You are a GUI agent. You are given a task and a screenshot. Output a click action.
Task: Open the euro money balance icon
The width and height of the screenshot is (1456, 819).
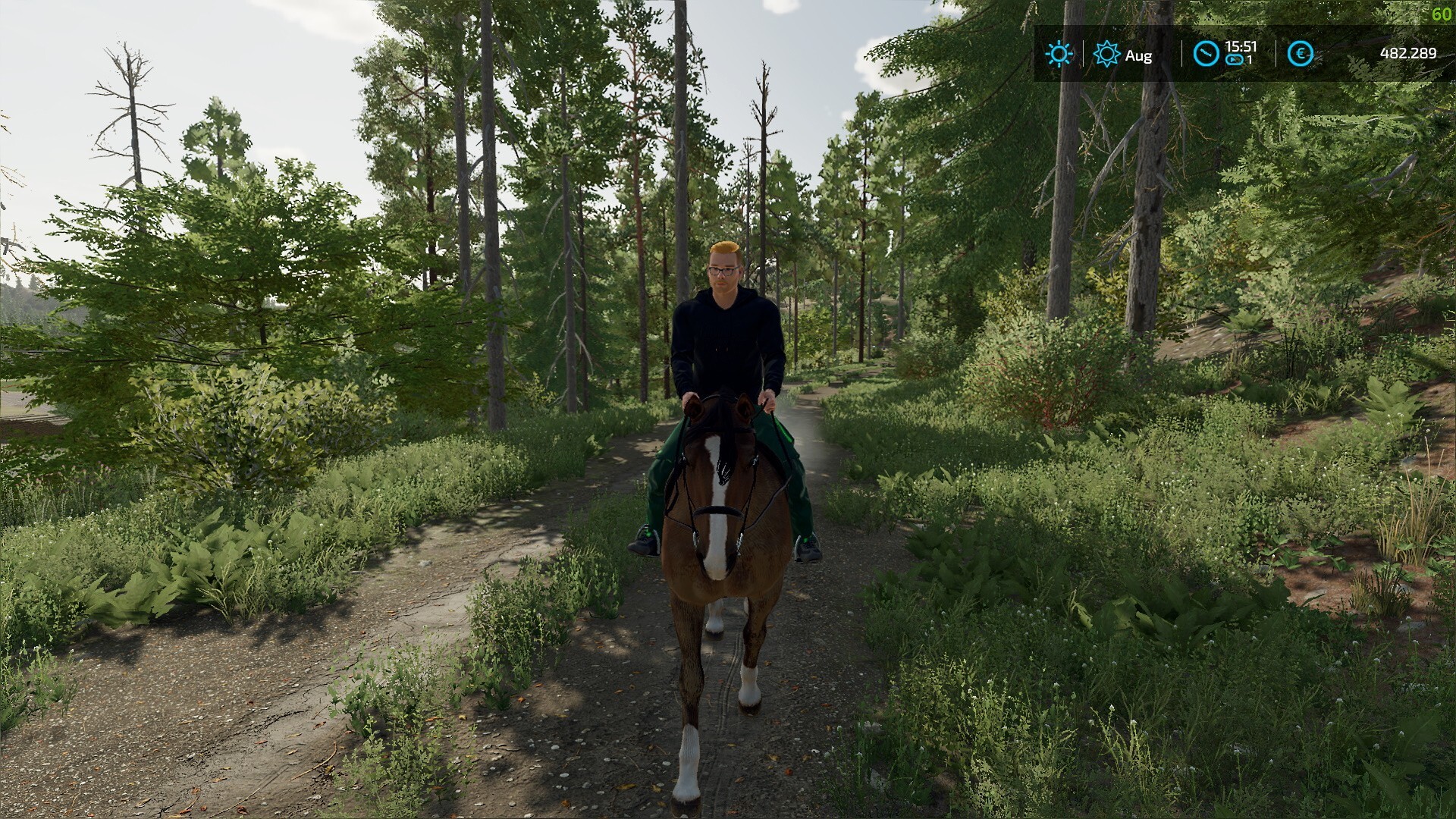click(x=1301, y=54)
